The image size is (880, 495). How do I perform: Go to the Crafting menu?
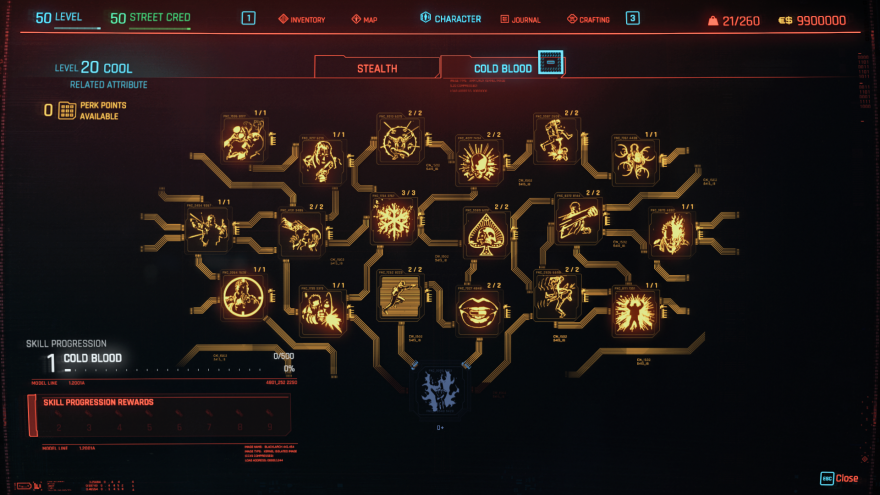coord(588,19)
